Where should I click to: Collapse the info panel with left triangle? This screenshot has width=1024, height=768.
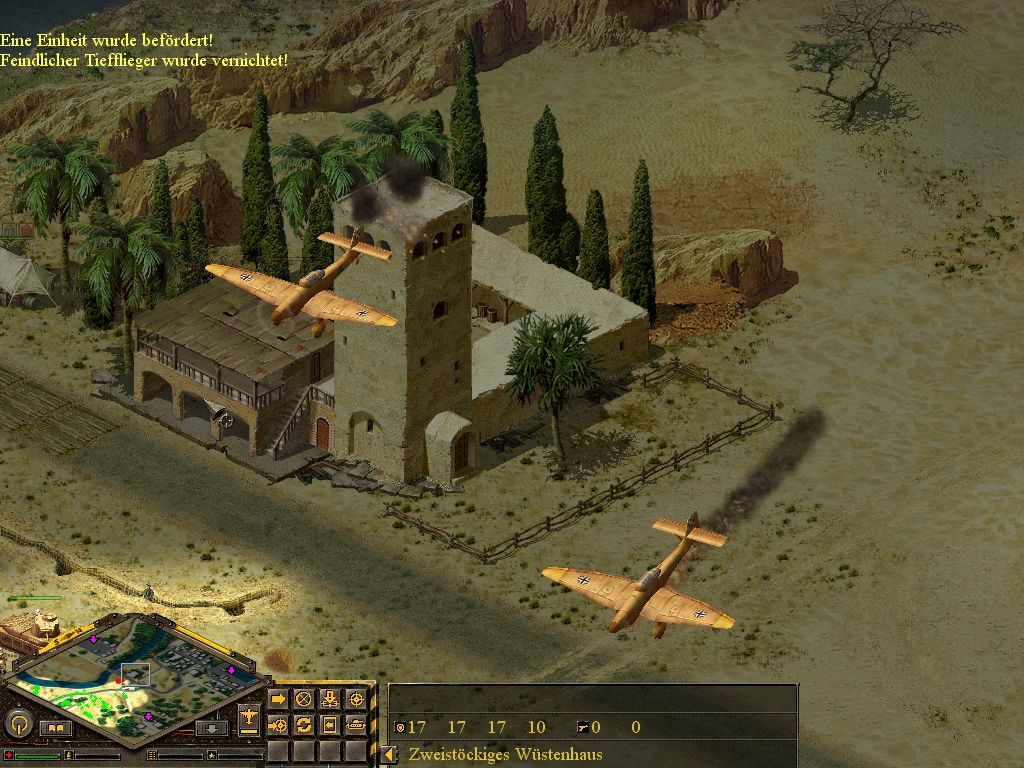pyautogui.click(x=388, y=754)
